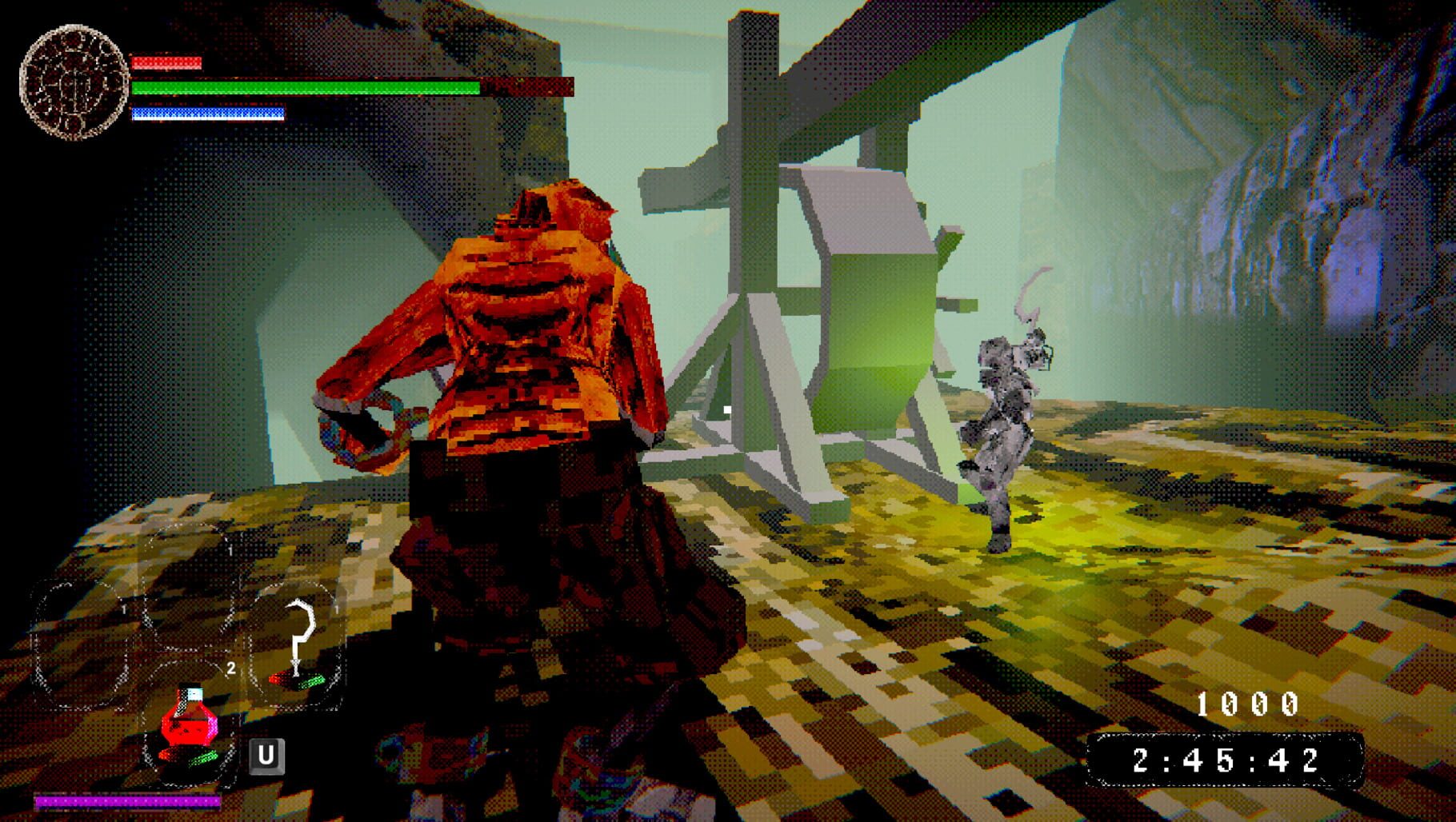Click the white crosshair dot at screen center
Screen dimensions: 1456x822
726,408
